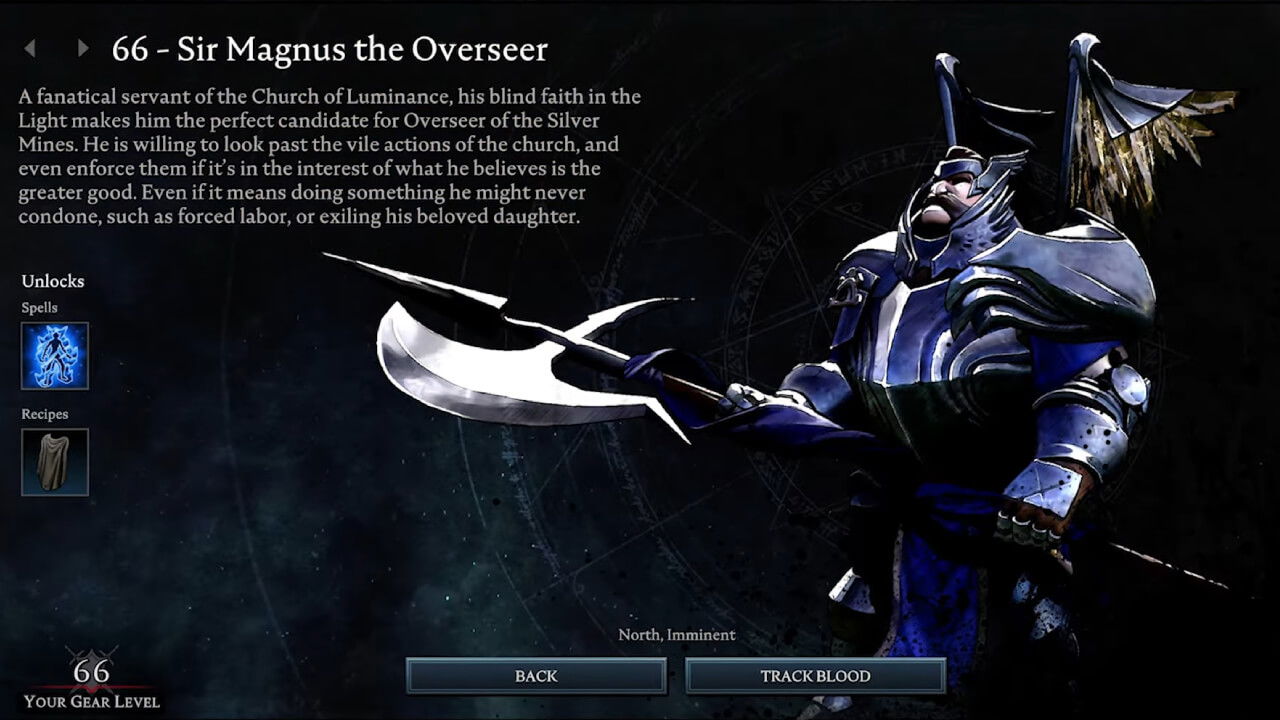1280x720 pixels.
Task: Click the Spells label
Action: pos(38,307)
